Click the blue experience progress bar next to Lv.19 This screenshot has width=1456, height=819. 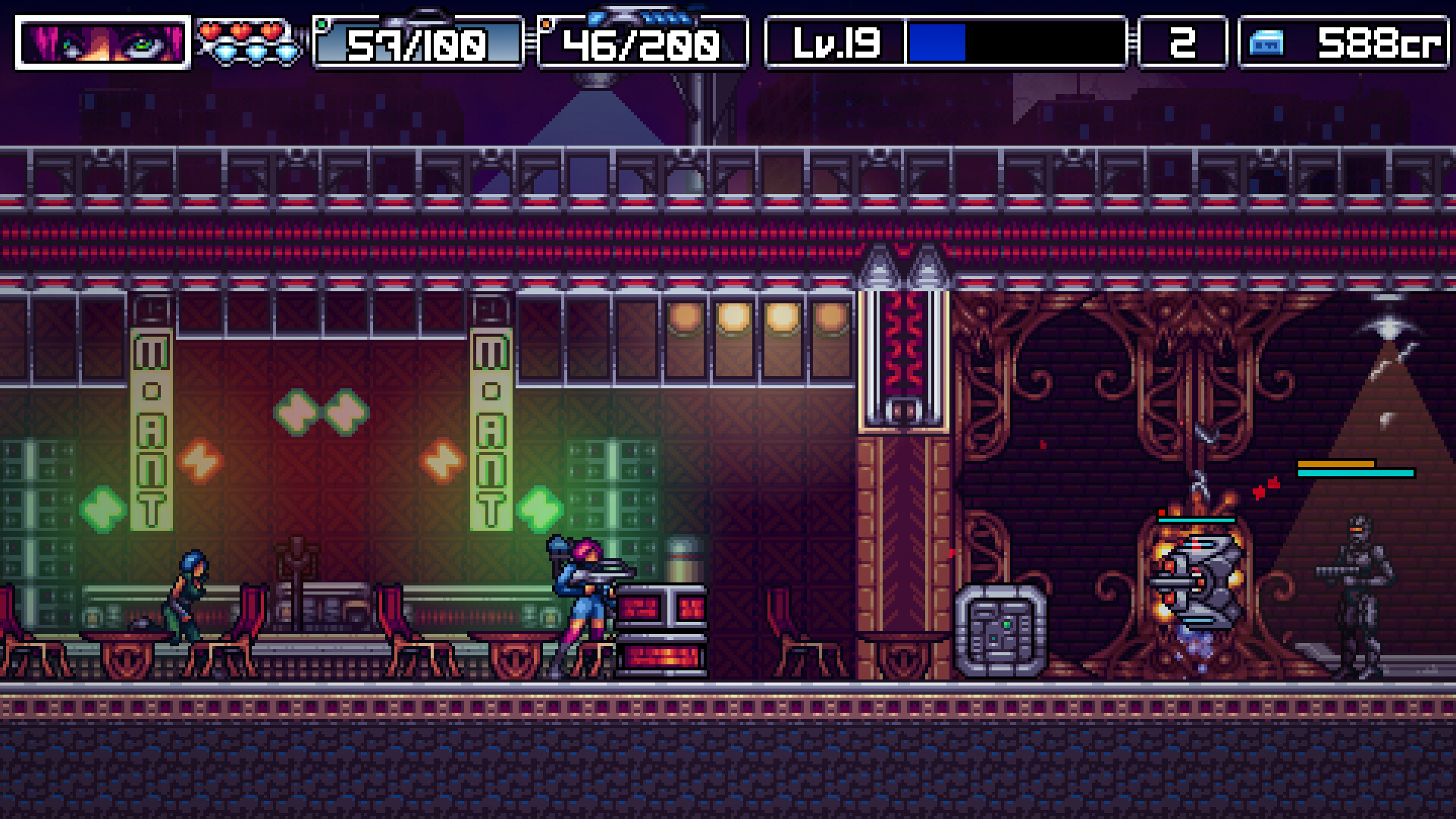tap(937, 43)
